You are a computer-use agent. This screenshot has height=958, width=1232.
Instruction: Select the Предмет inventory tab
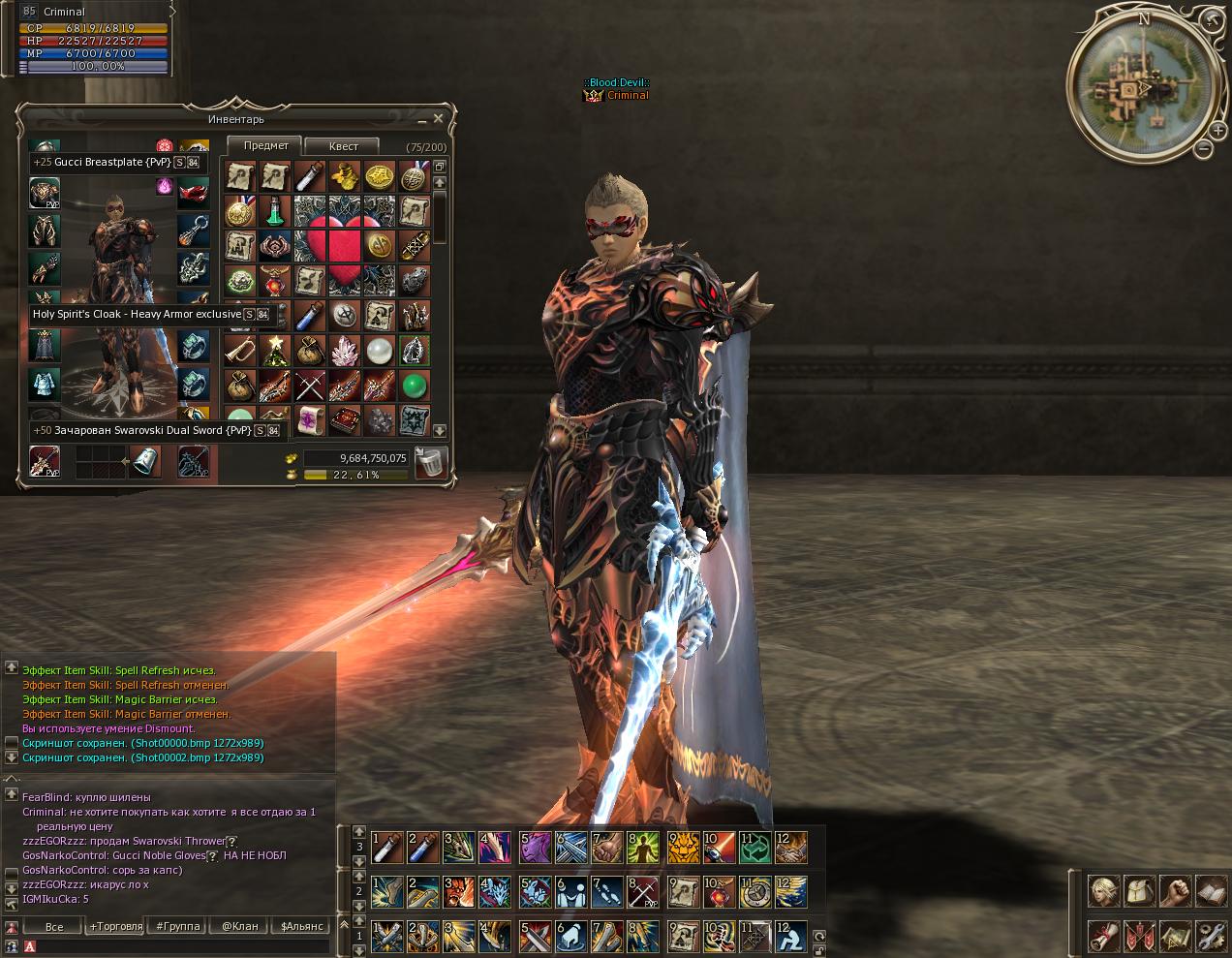click(x=265, y=145)
